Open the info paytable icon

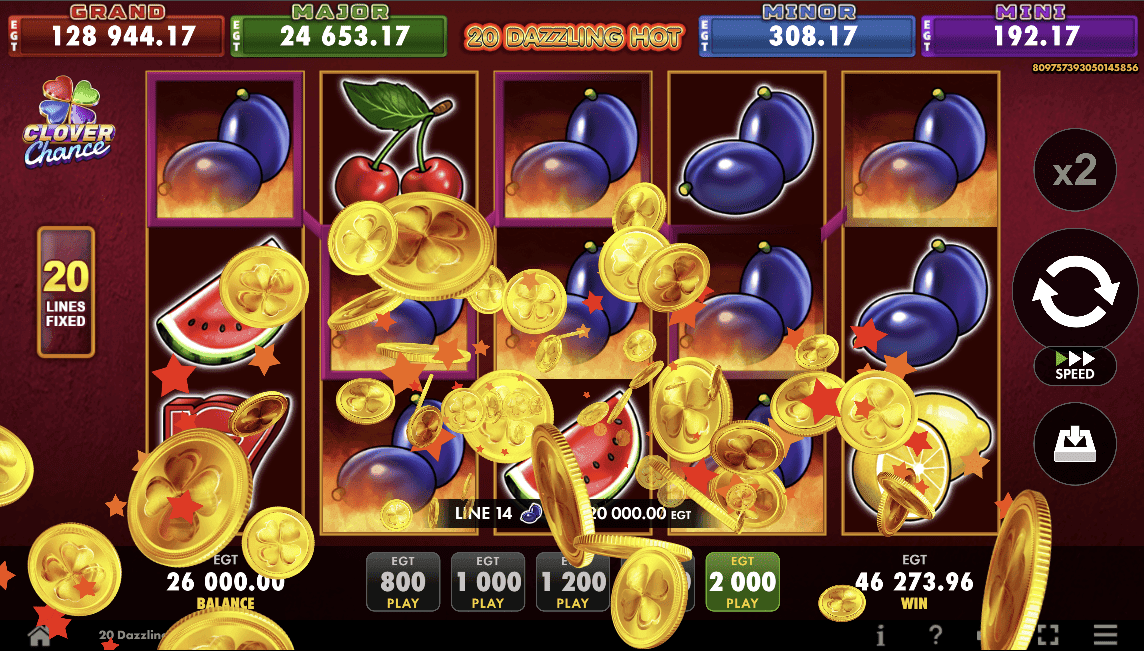(x=881, y=635)
